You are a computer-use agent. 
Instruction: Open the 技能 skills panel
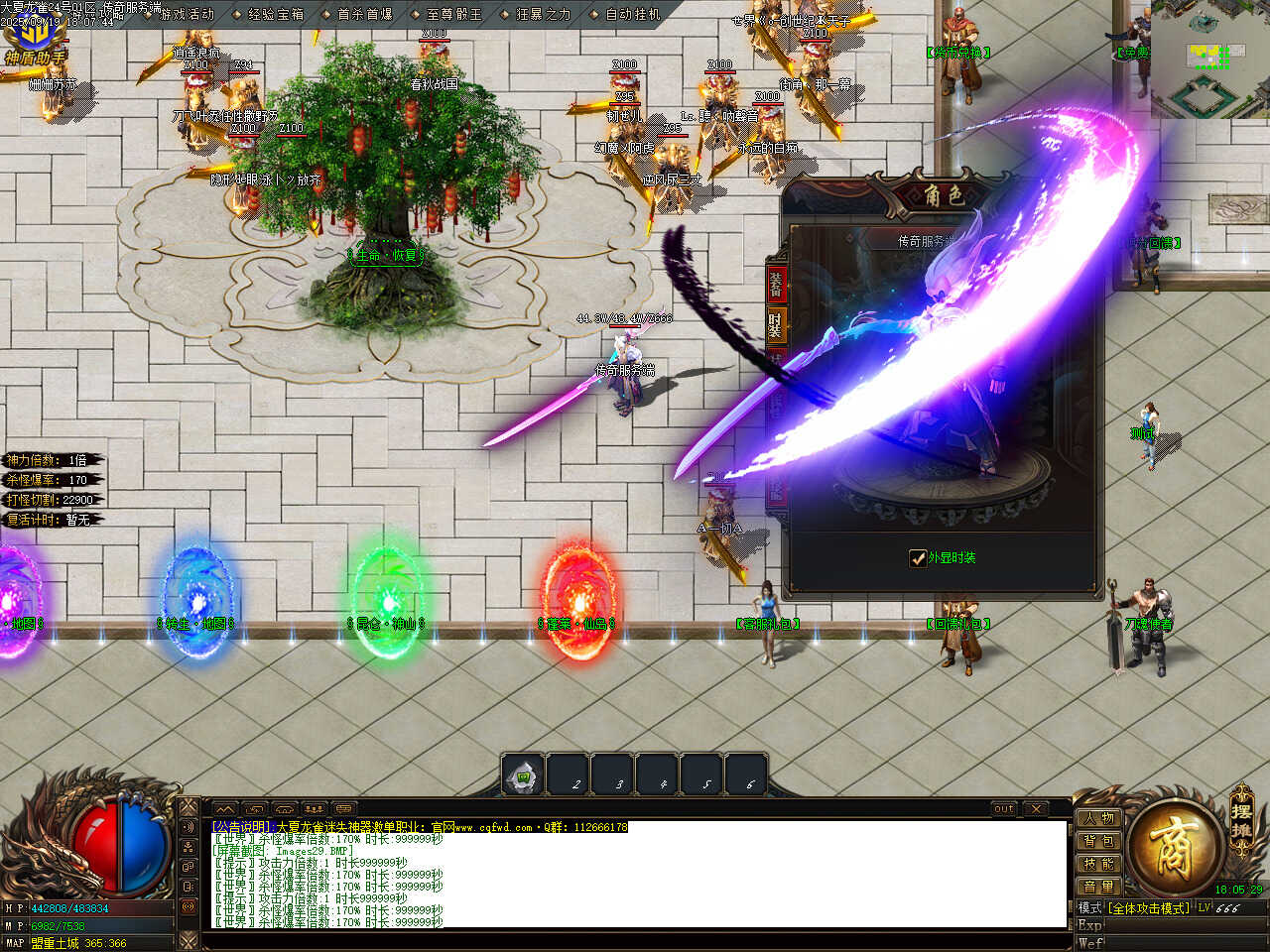pyautogui.click(x=1099, y=865)
